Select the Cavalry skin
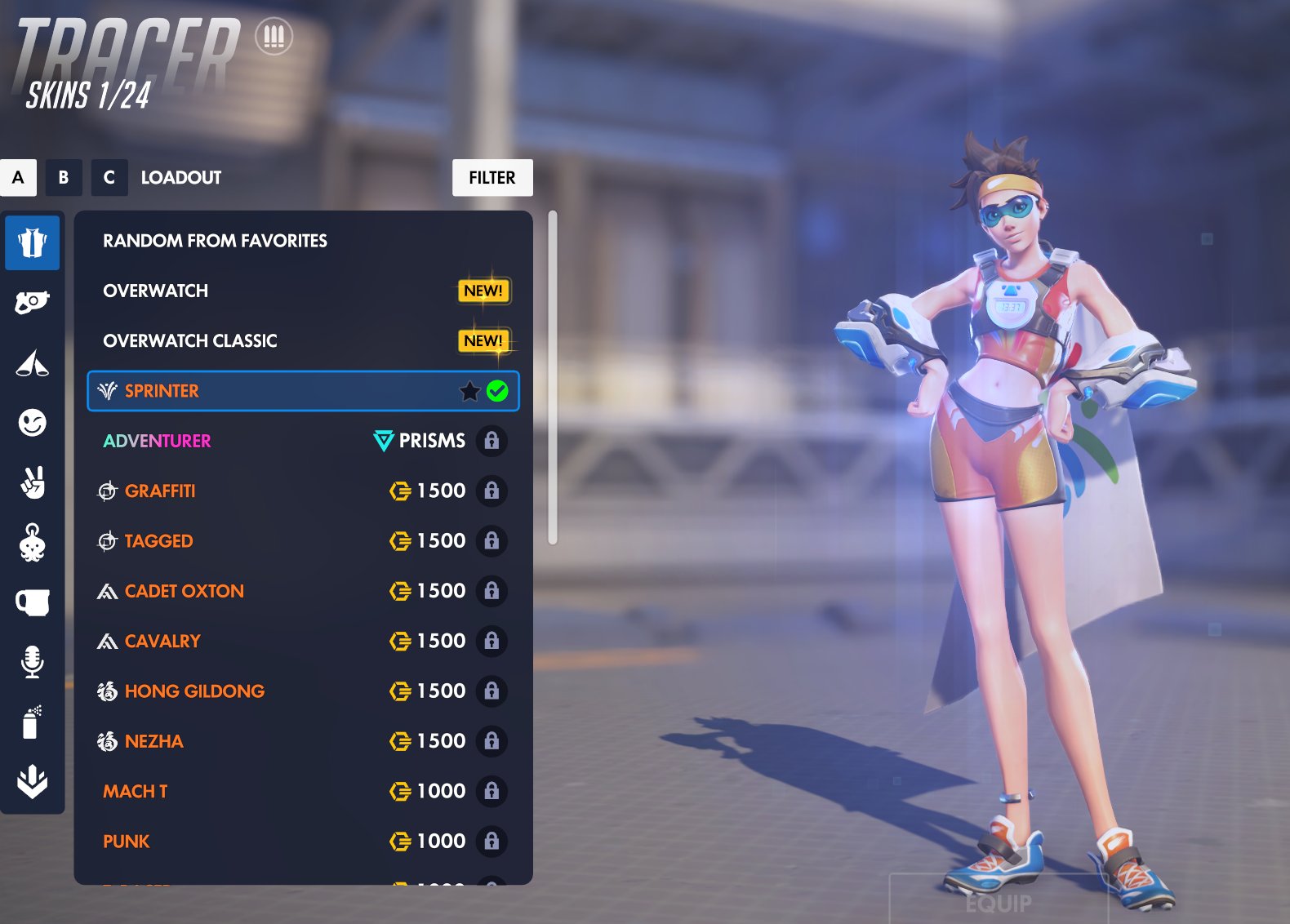1290x924 pixels. pyautogui.click(x=162, y=642)
